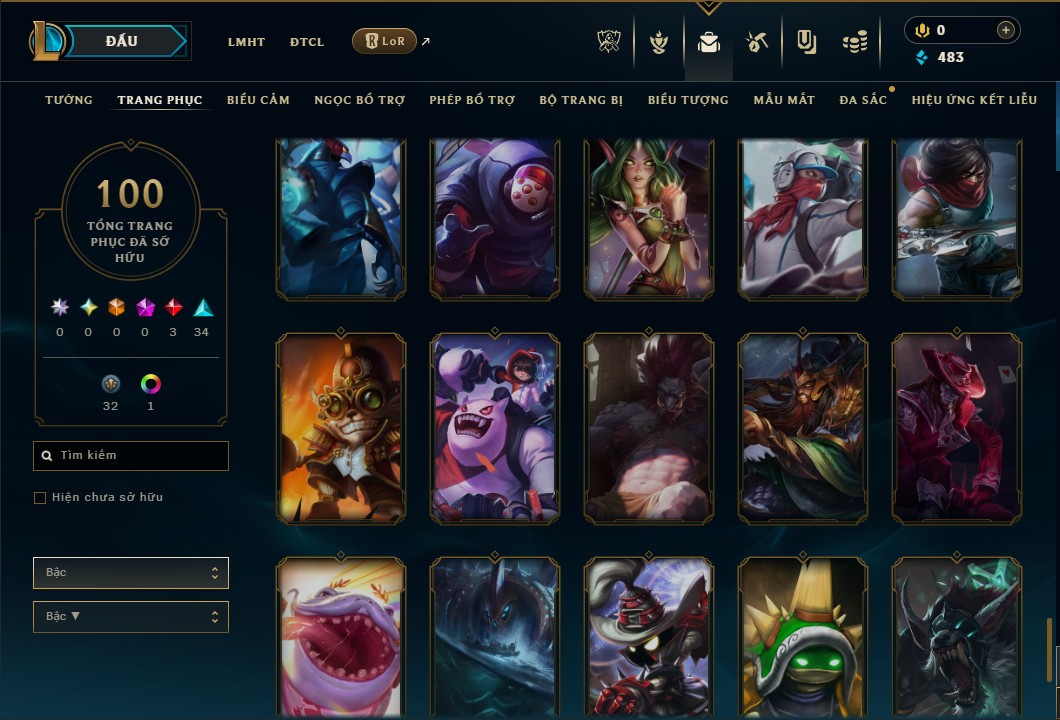Open the NGỌC BỔ TRỢ tab
This screenshot has height=720, width=1060.
(x=359, y=100)
